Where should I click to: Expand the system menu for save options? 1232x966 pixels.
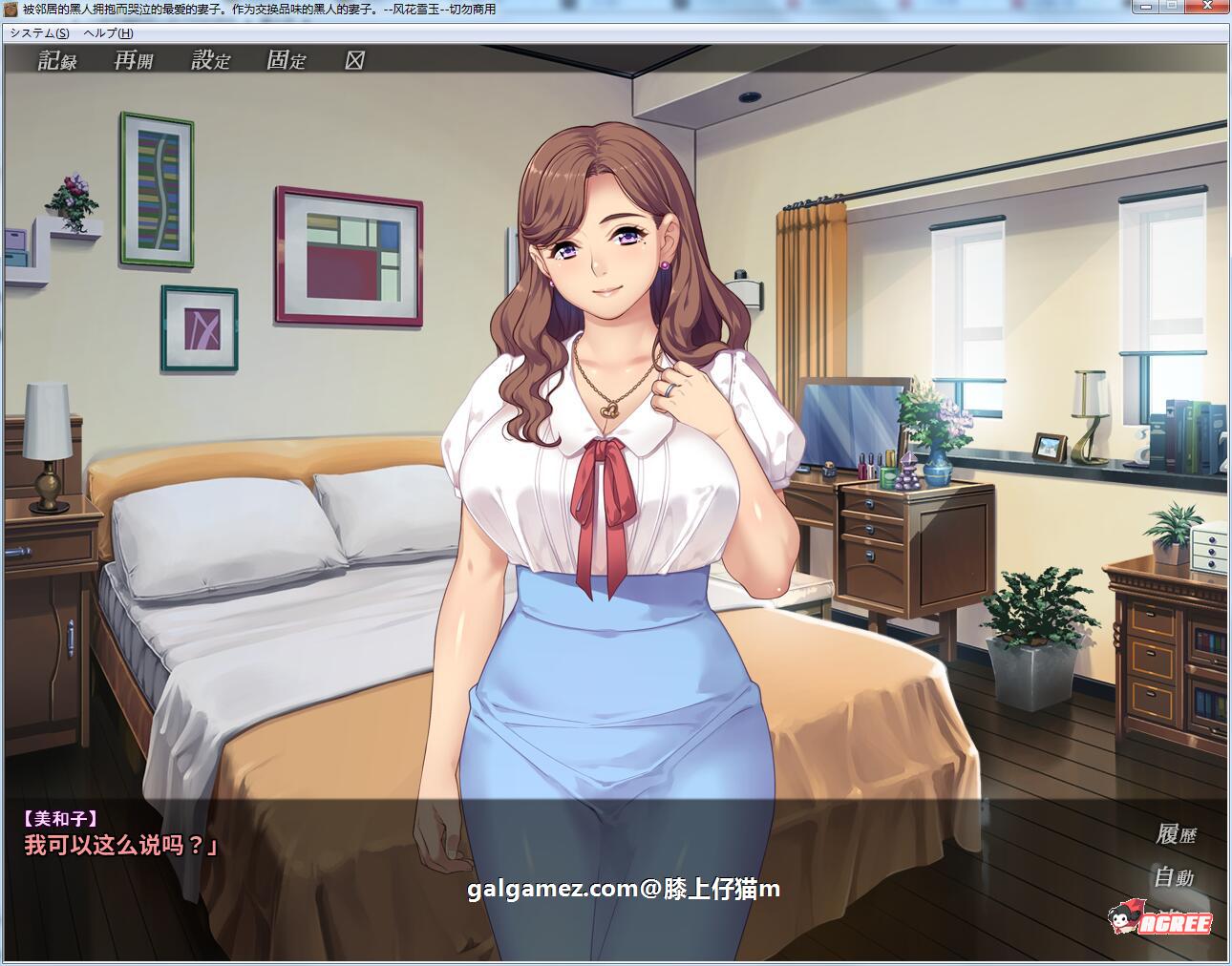click(x=38, y=31)
